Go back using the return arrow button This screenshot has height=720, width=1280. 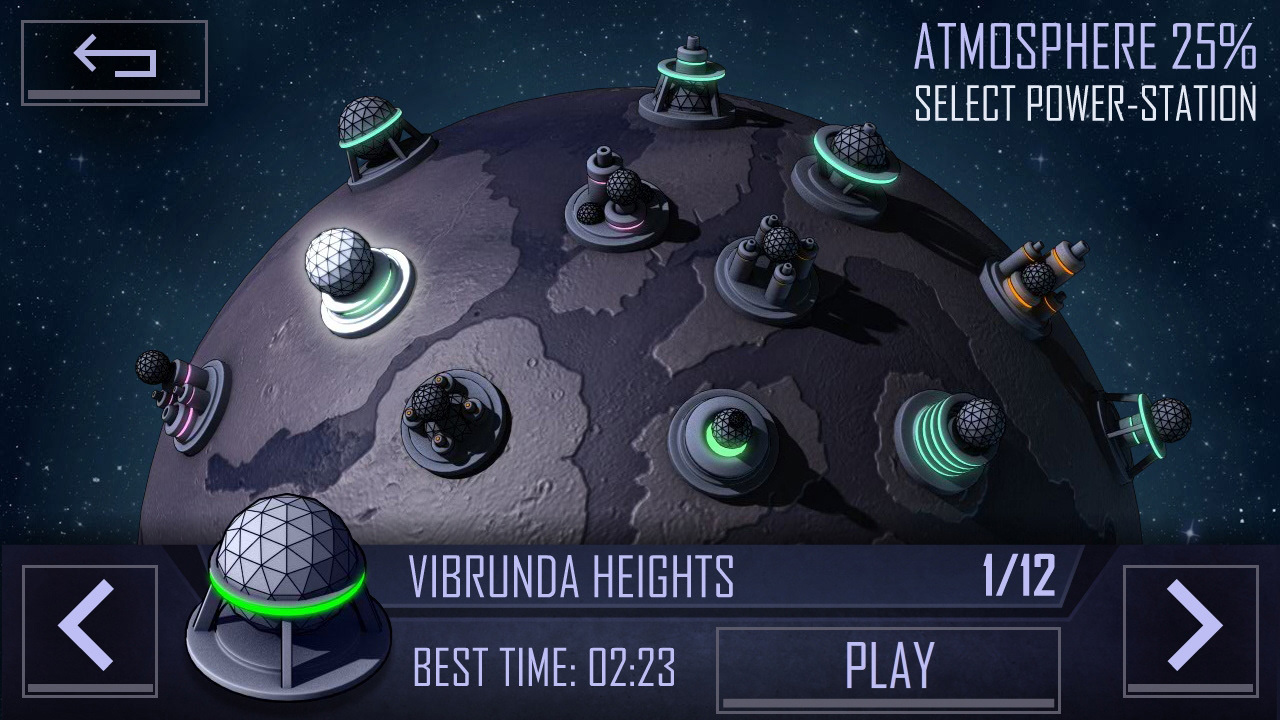click(114, 62)
